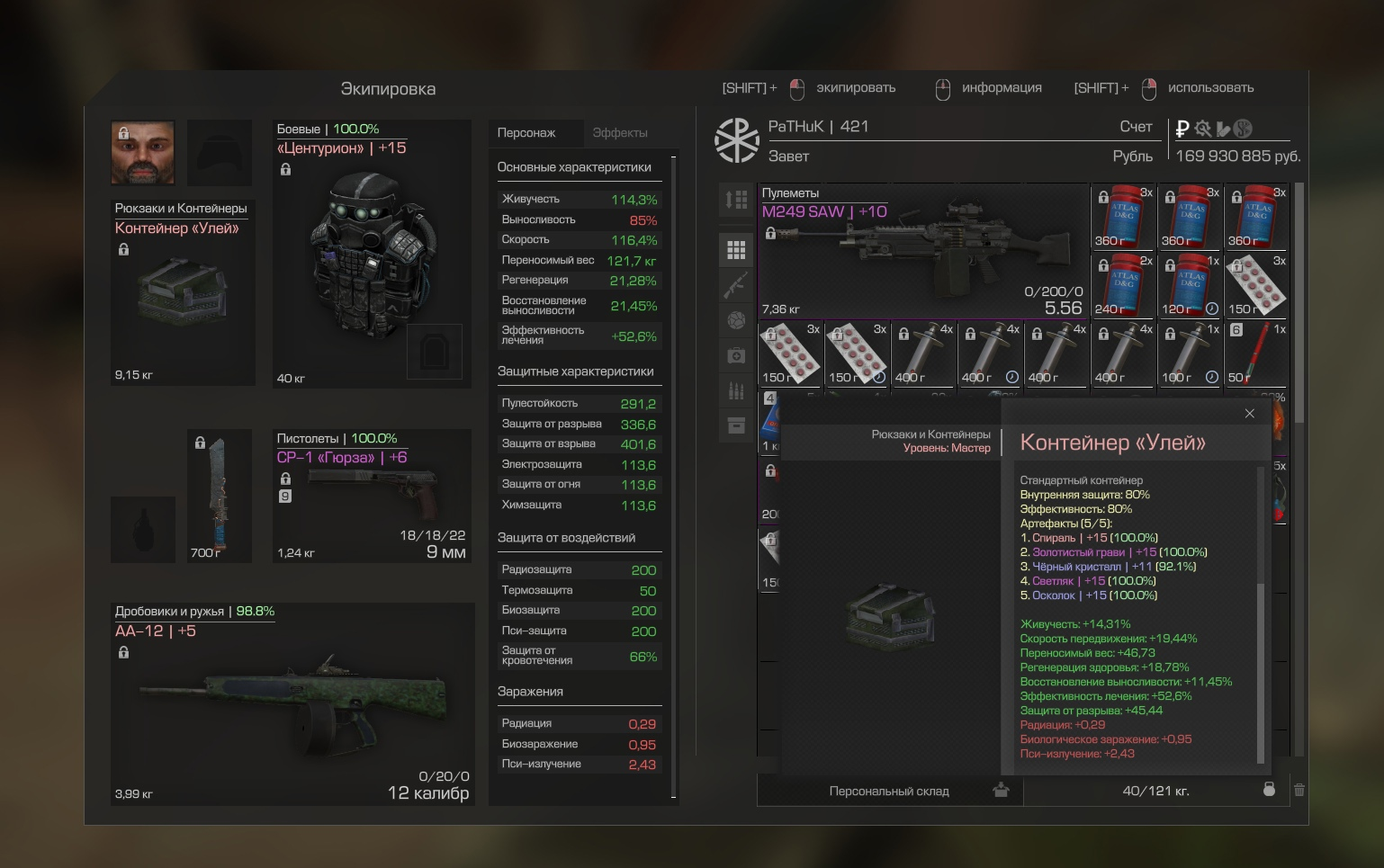Open the Персональный склад button
Image resolution: width=1384 pixels, height=868 pixels.
tap(889, 792)
